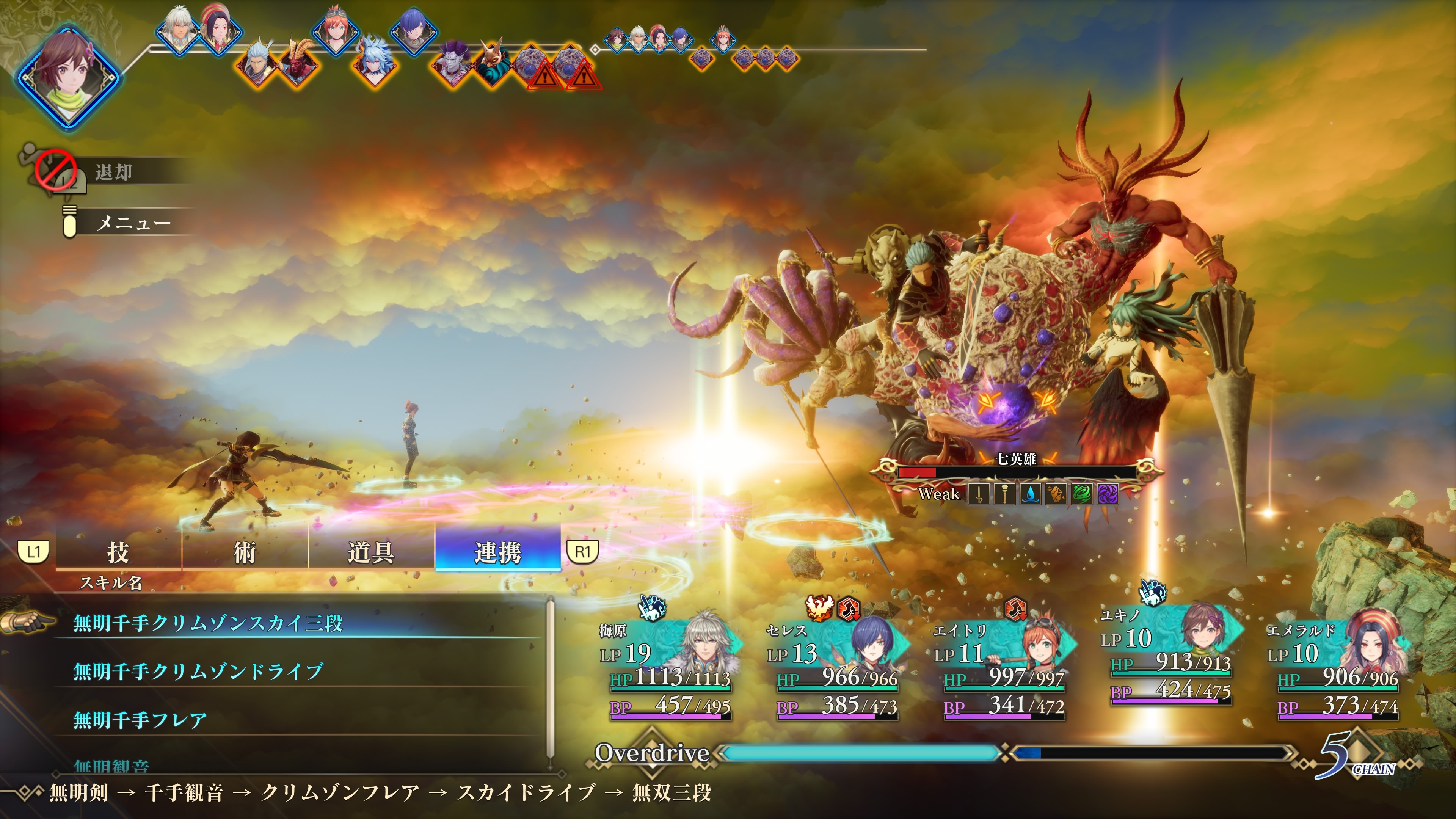Viewport: 1456px width, 819px height.
Task: Target the 七英雄 boss nameplate
Action: click(1016, 459)
